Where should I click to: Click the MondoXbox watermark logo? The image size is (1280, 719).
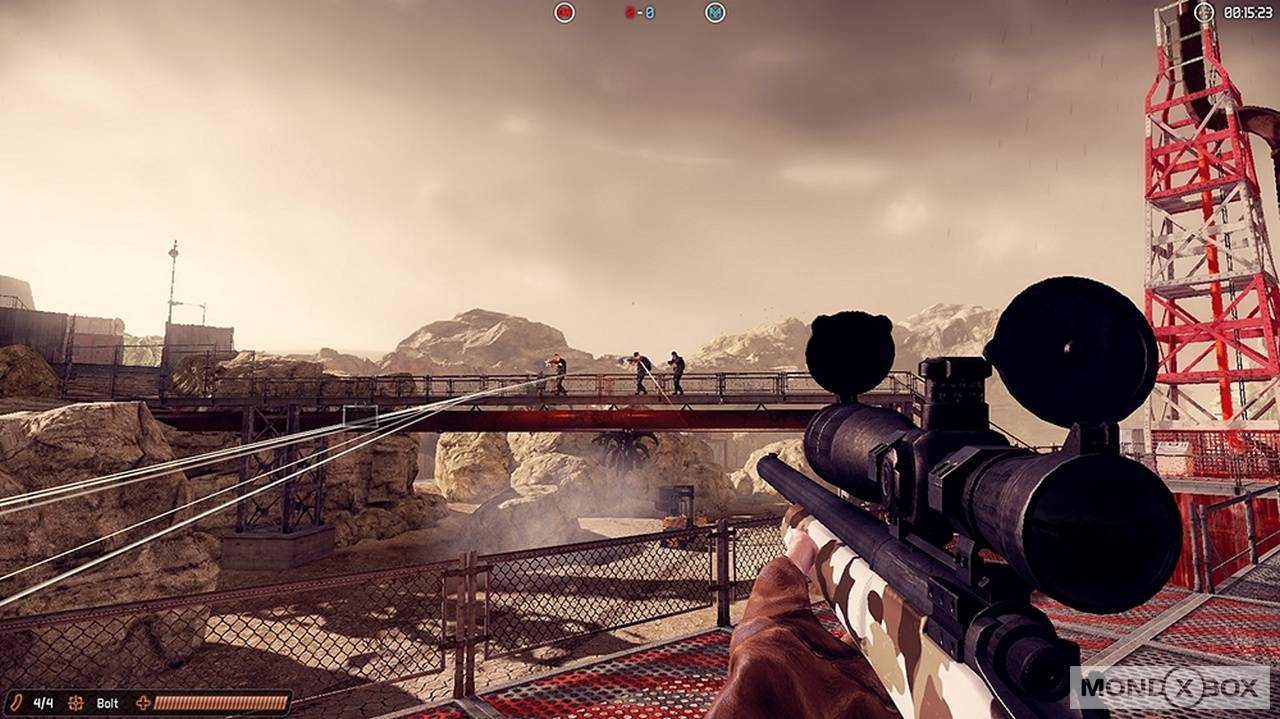click(x=1169, y=688)
